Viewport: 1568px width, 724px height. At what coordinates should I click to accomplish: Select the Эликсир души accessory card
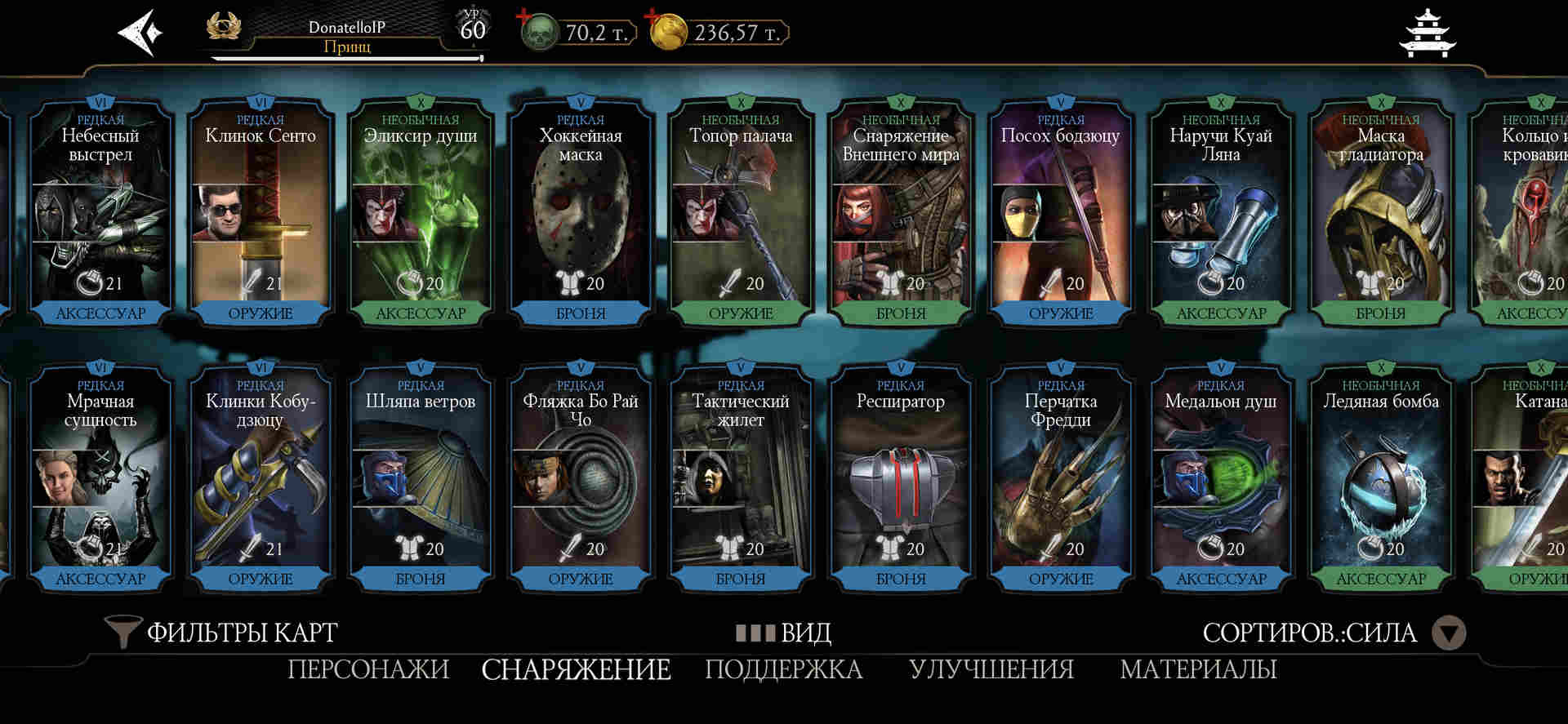(x=421, y=212)
